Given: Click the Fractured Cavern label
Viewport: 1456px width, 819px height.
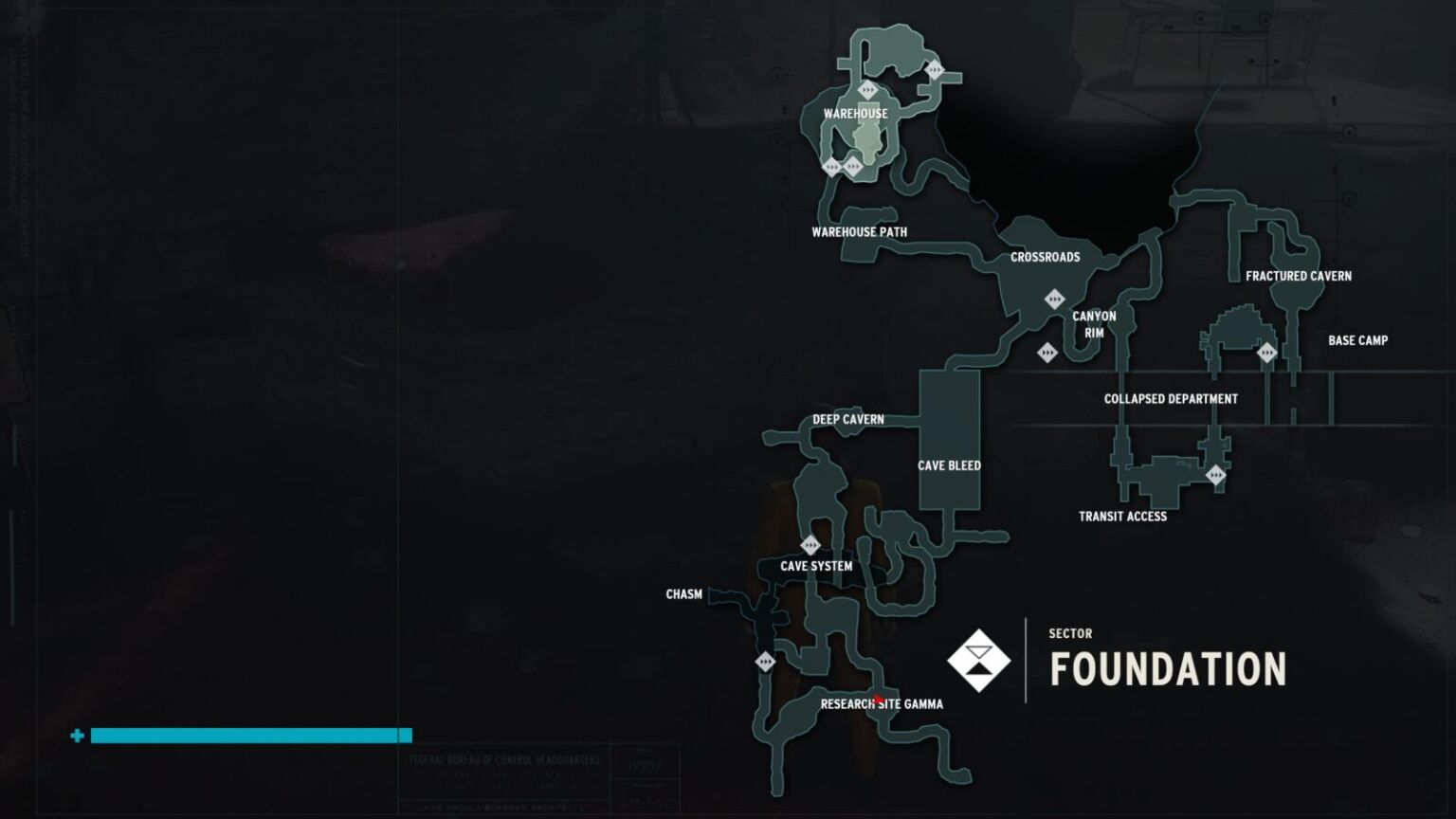Looking at the screenshot, I should point(1300,277).
